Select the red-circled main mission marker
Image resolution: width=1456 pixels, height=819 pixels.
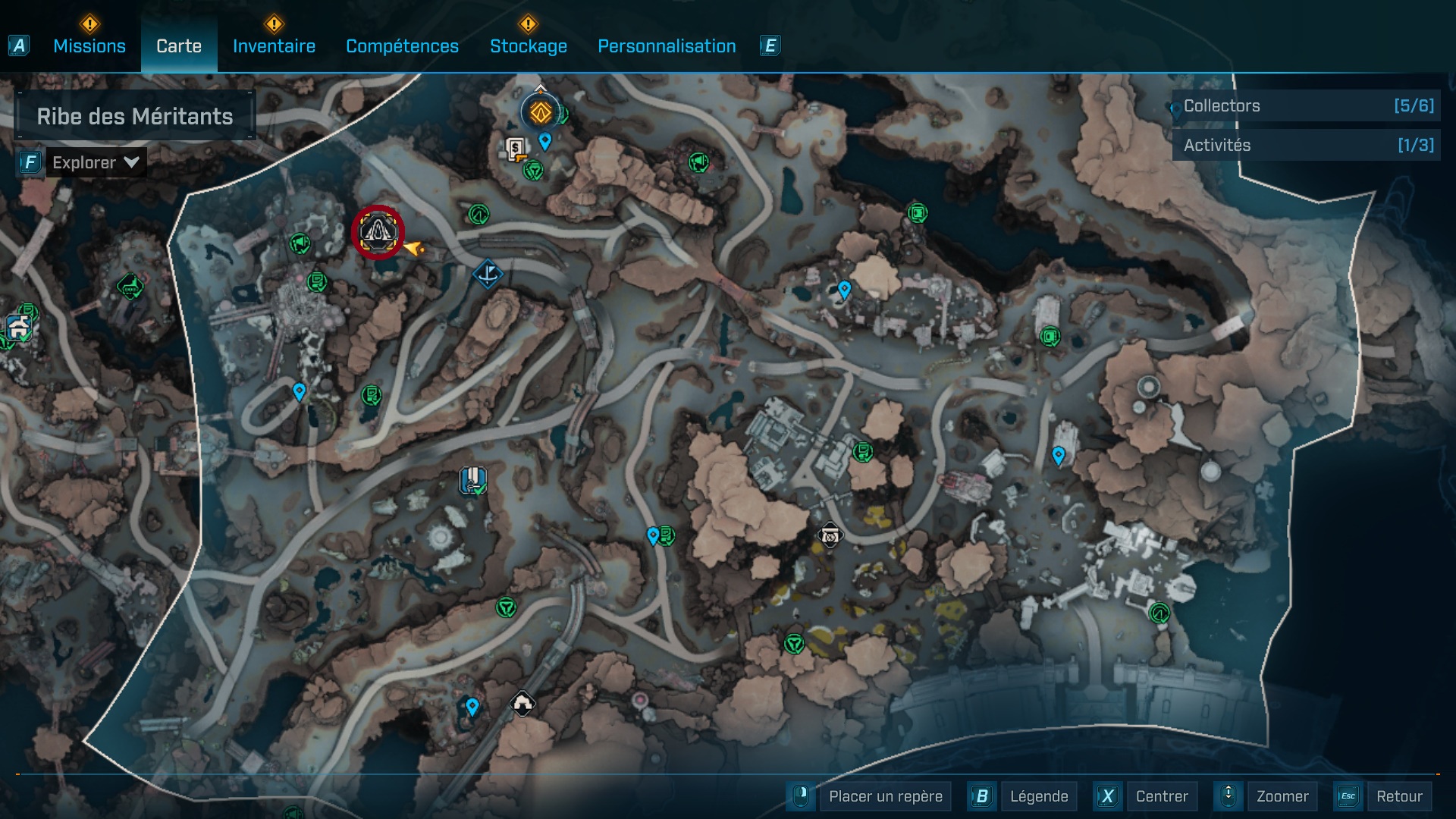point(379,233)
